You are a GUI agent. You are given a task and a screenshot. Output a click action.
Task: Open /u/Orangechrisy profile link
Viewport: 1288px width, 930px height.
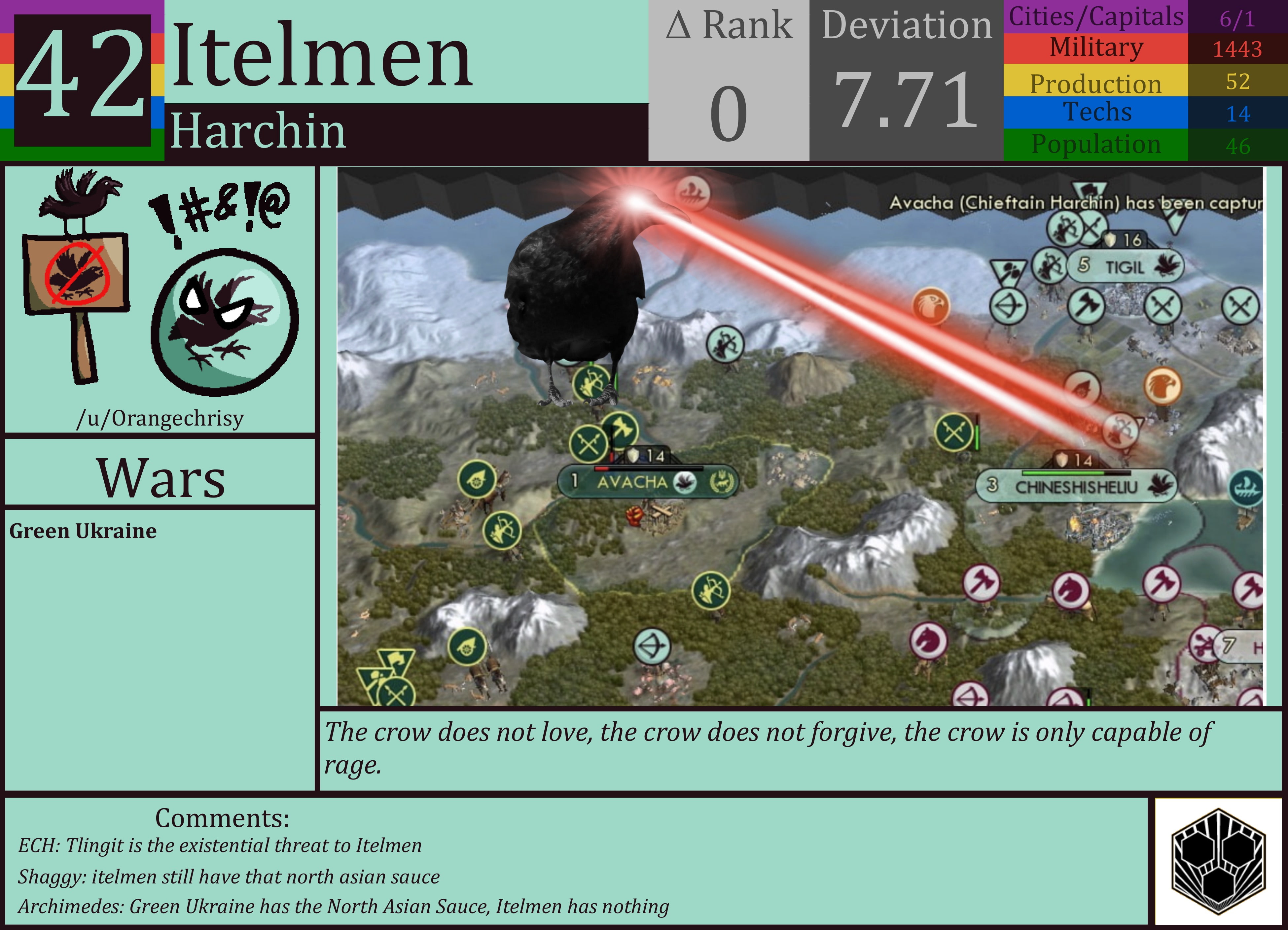[x=161, y=418]
